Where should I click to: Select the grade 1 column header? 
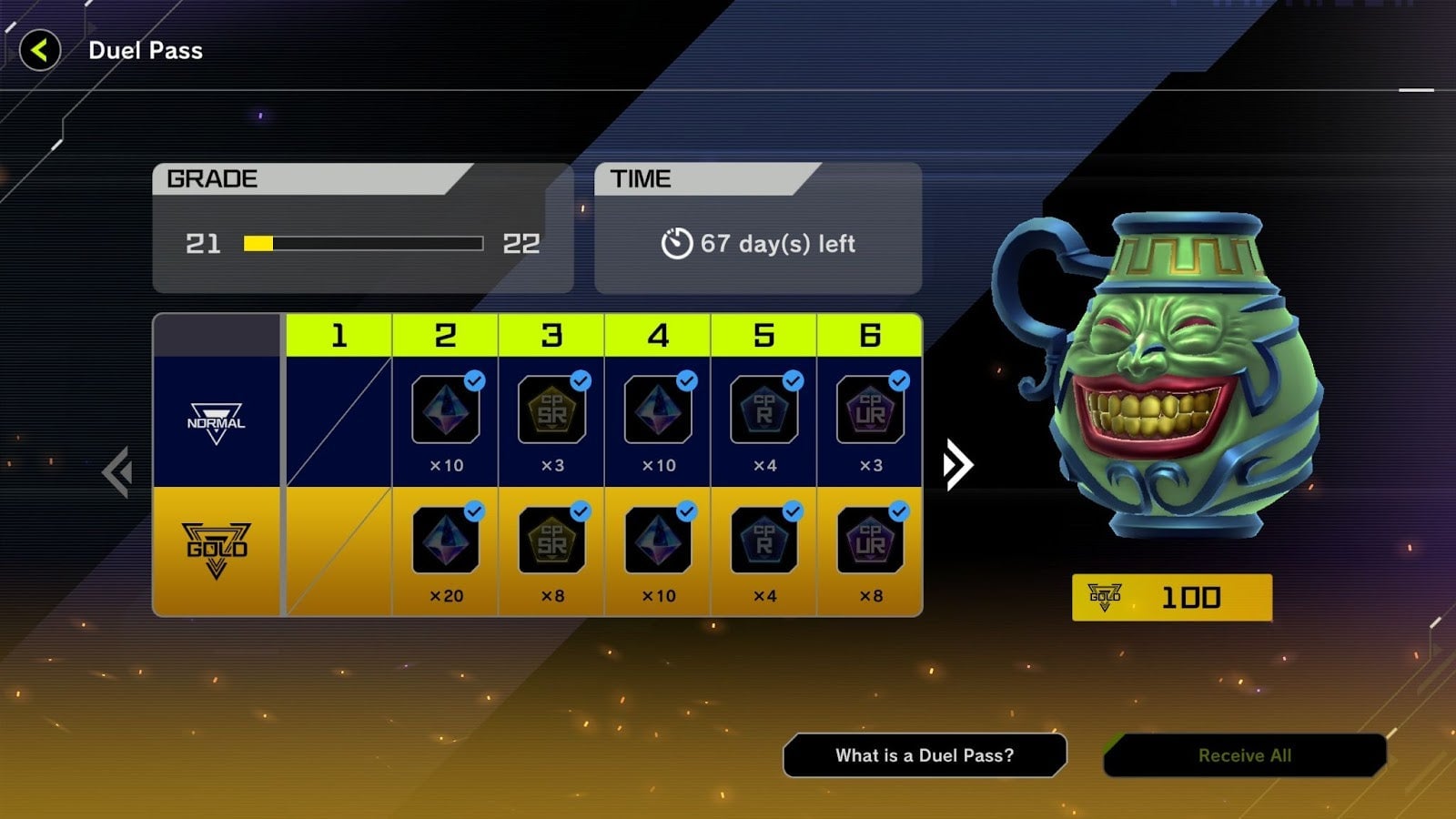[x=339, y=335]
